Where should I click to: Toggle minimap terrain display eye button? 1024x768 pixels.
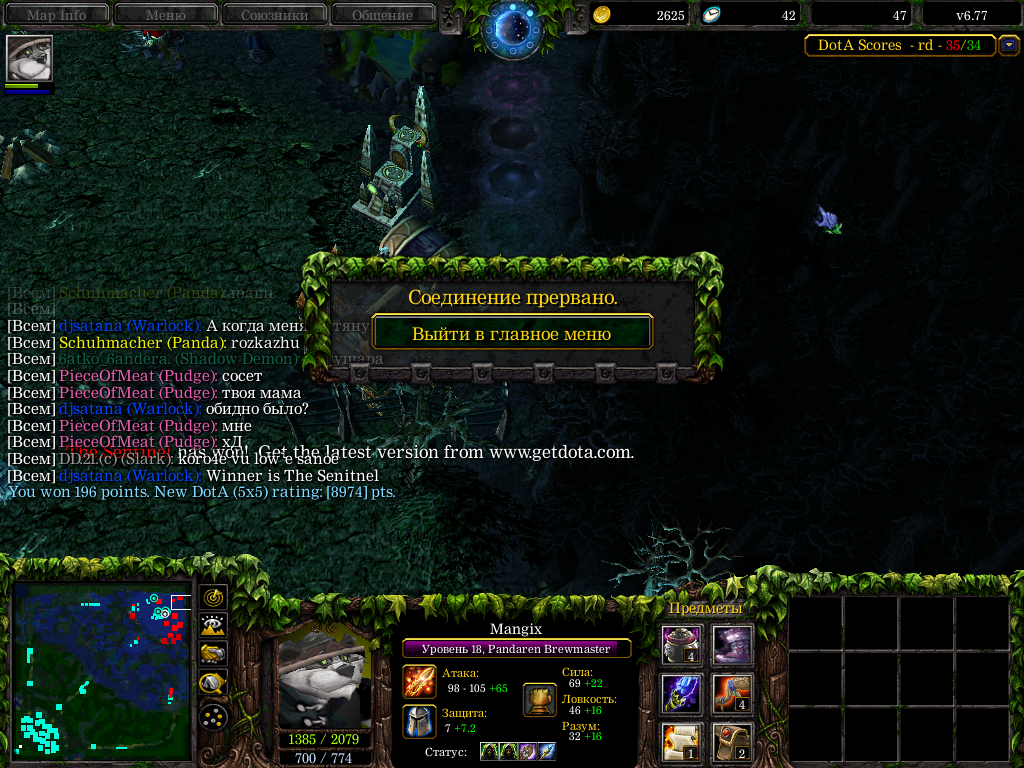click(x=213, y=626)
